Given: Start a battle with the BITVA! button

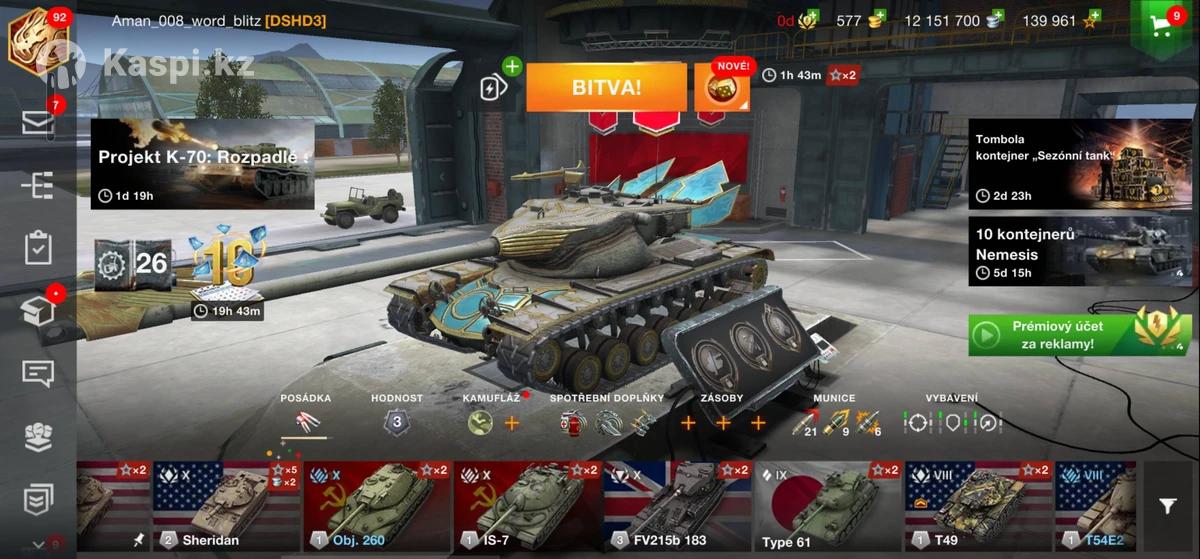Looking at the screenshot, I should tap(606, 87).
